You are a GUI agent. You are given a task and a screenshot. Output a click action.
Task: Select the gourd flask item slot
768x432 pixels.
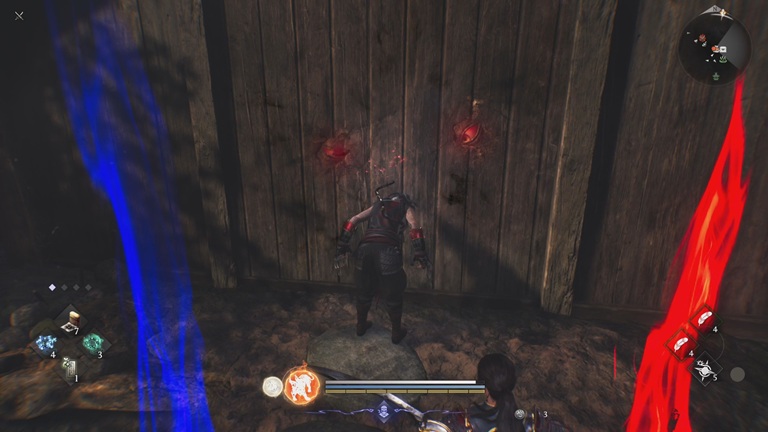pos(71,322)
